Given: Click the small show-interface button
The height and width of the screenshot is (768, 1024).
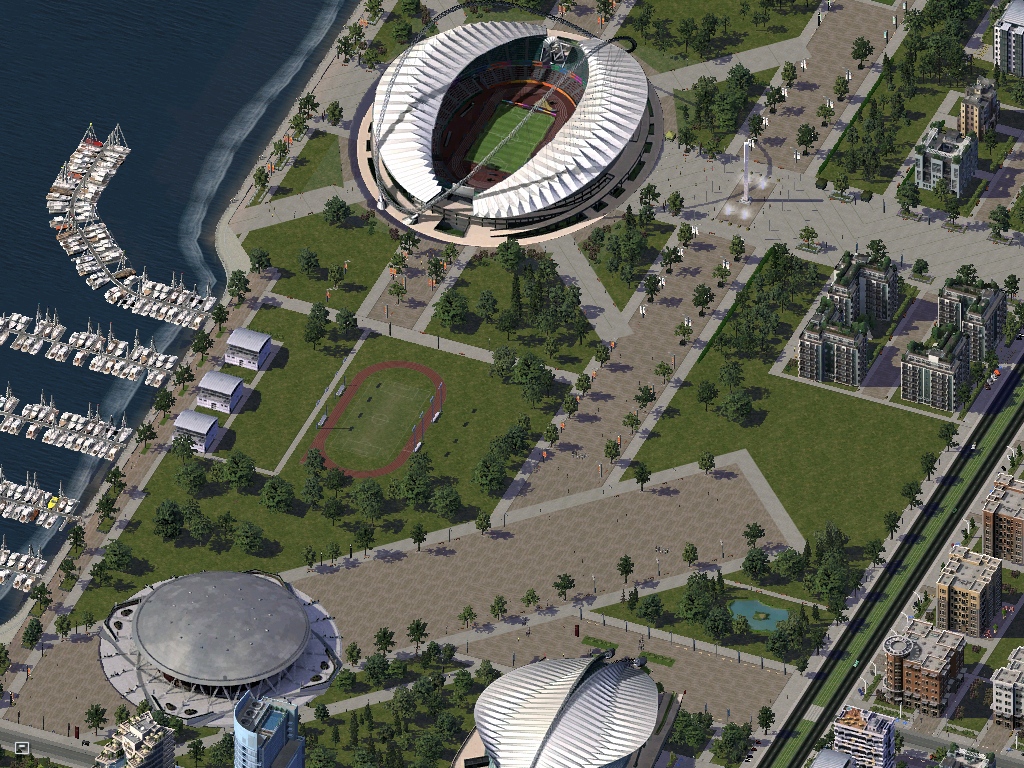Looking at the screenshot, I should click(22, 747).
